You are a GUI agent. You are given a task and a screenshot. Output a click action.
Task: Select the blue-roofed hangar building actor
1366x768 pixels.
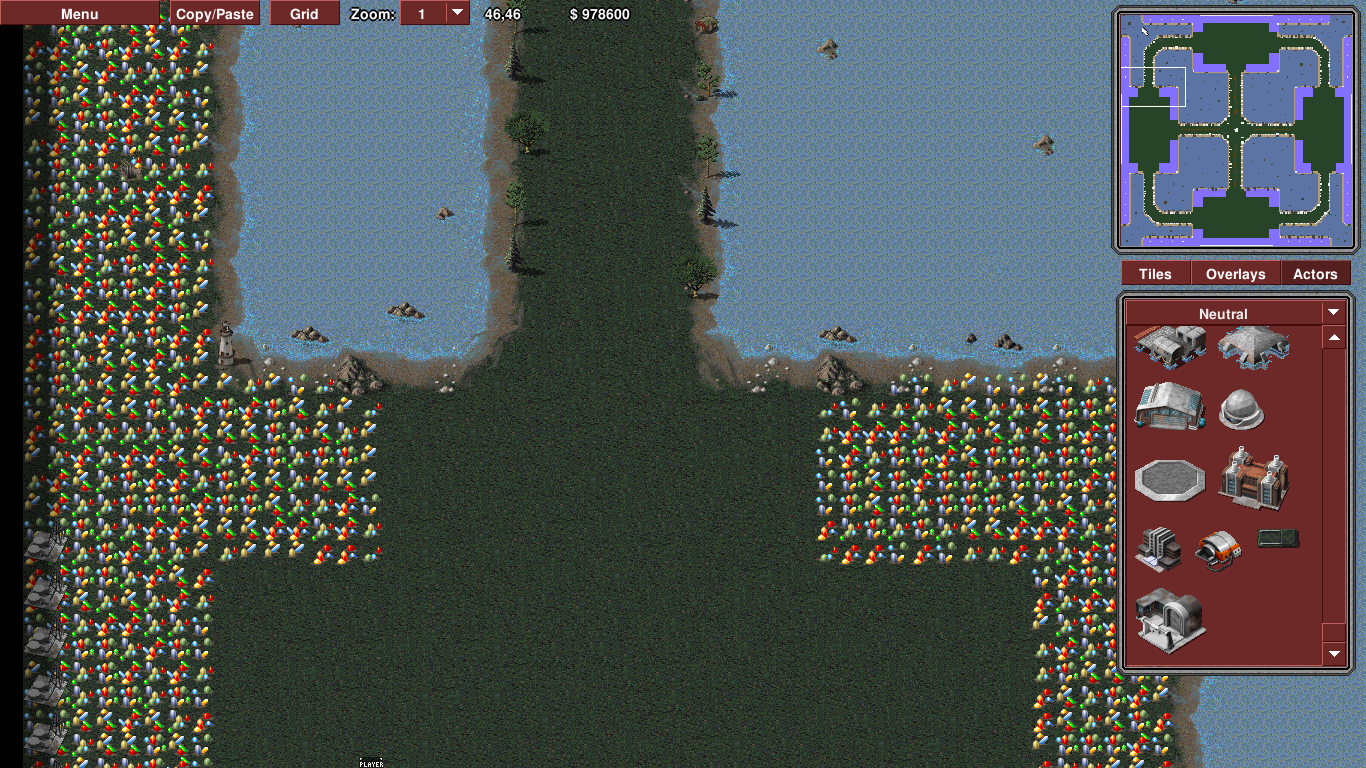(1169, 406)
